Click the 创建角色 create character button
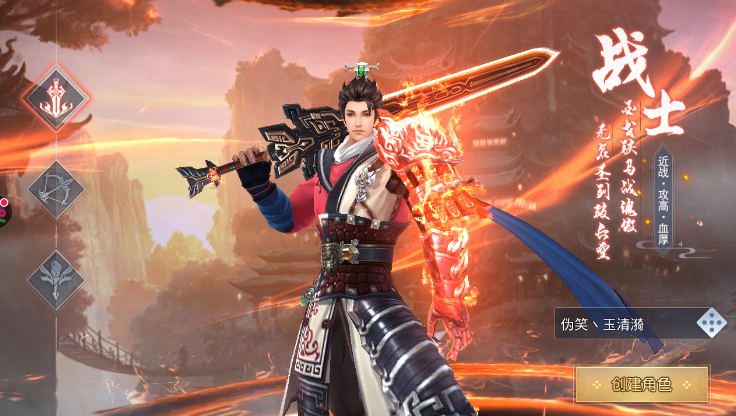 click(641, 384)
